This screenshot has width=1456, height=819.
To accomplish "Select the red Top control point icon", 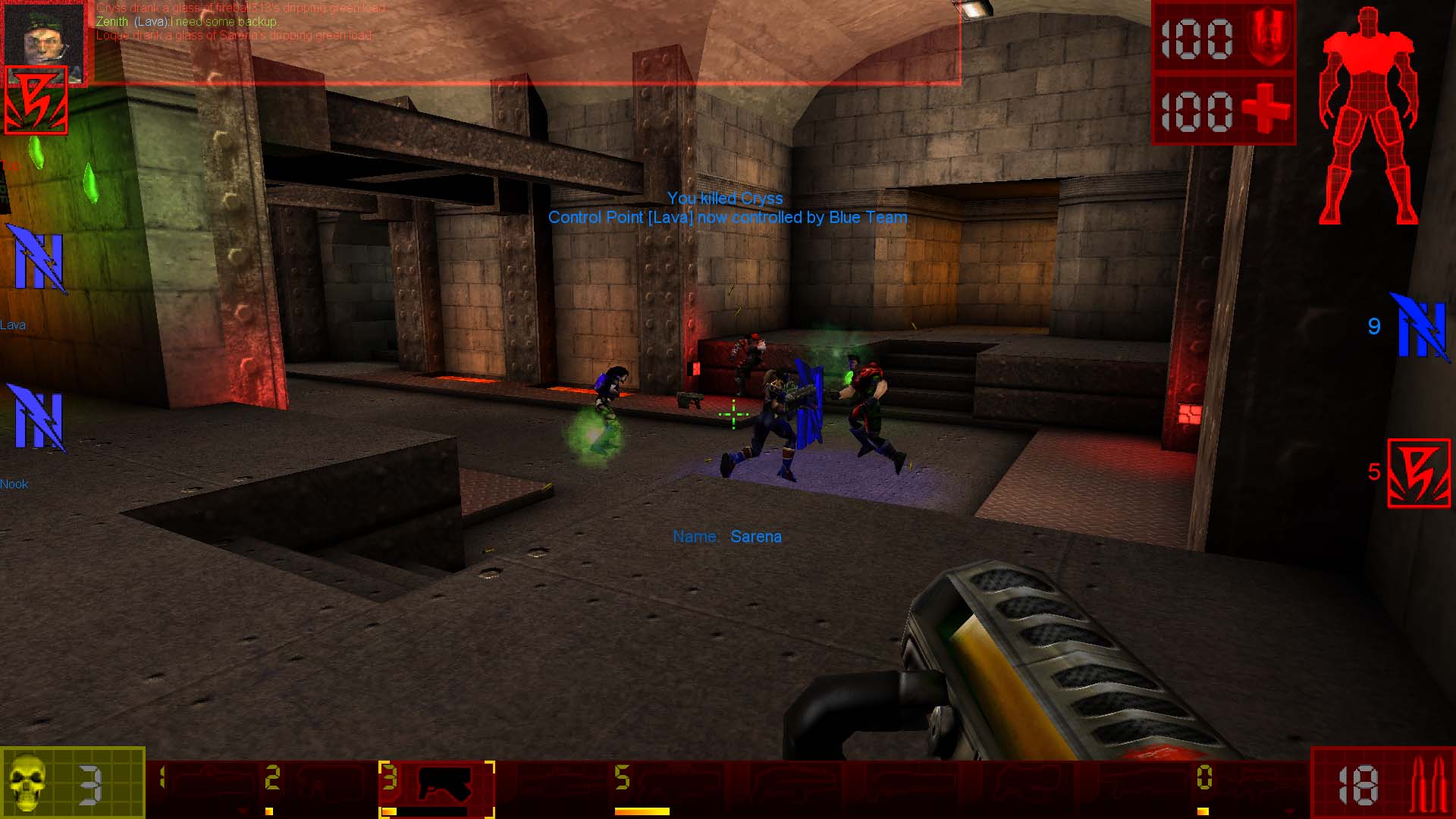I will click(x=36, y=99).
